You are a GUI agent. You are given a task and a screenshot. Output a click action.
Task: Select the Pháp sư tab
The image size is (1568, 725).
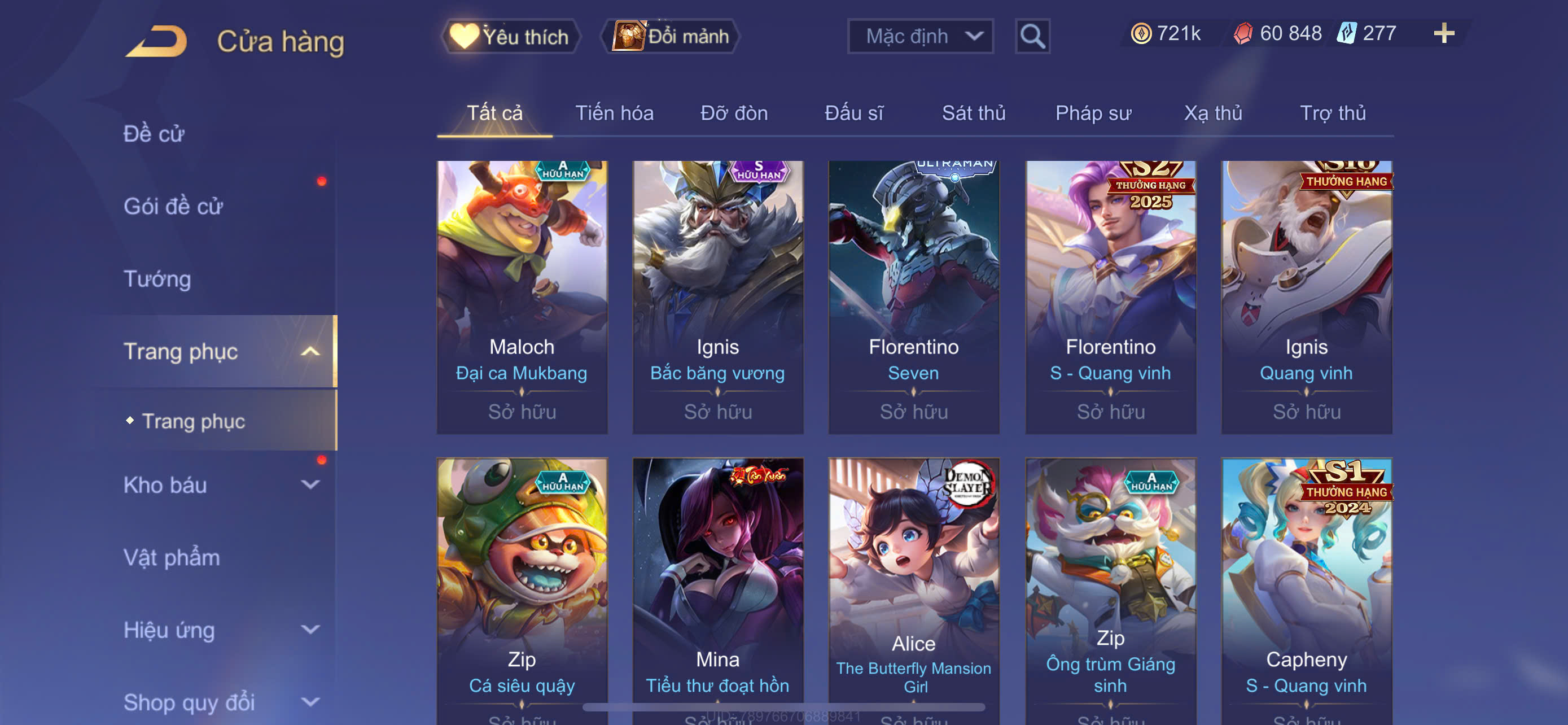(1093, 113)
